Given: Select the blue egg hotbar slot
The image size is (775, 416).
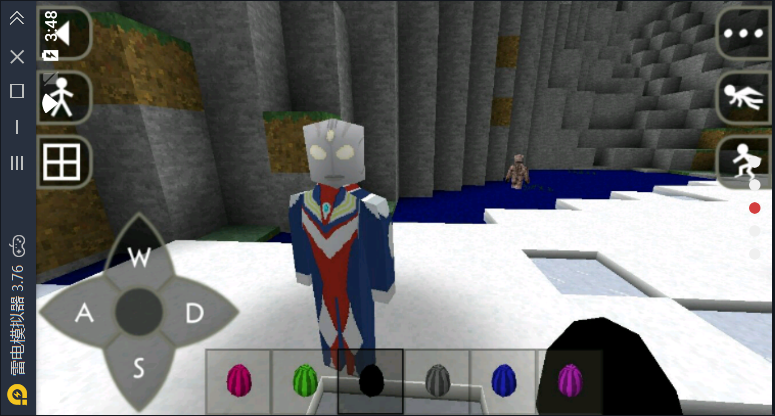Looking at the screenshot, I should pos(503,381).
